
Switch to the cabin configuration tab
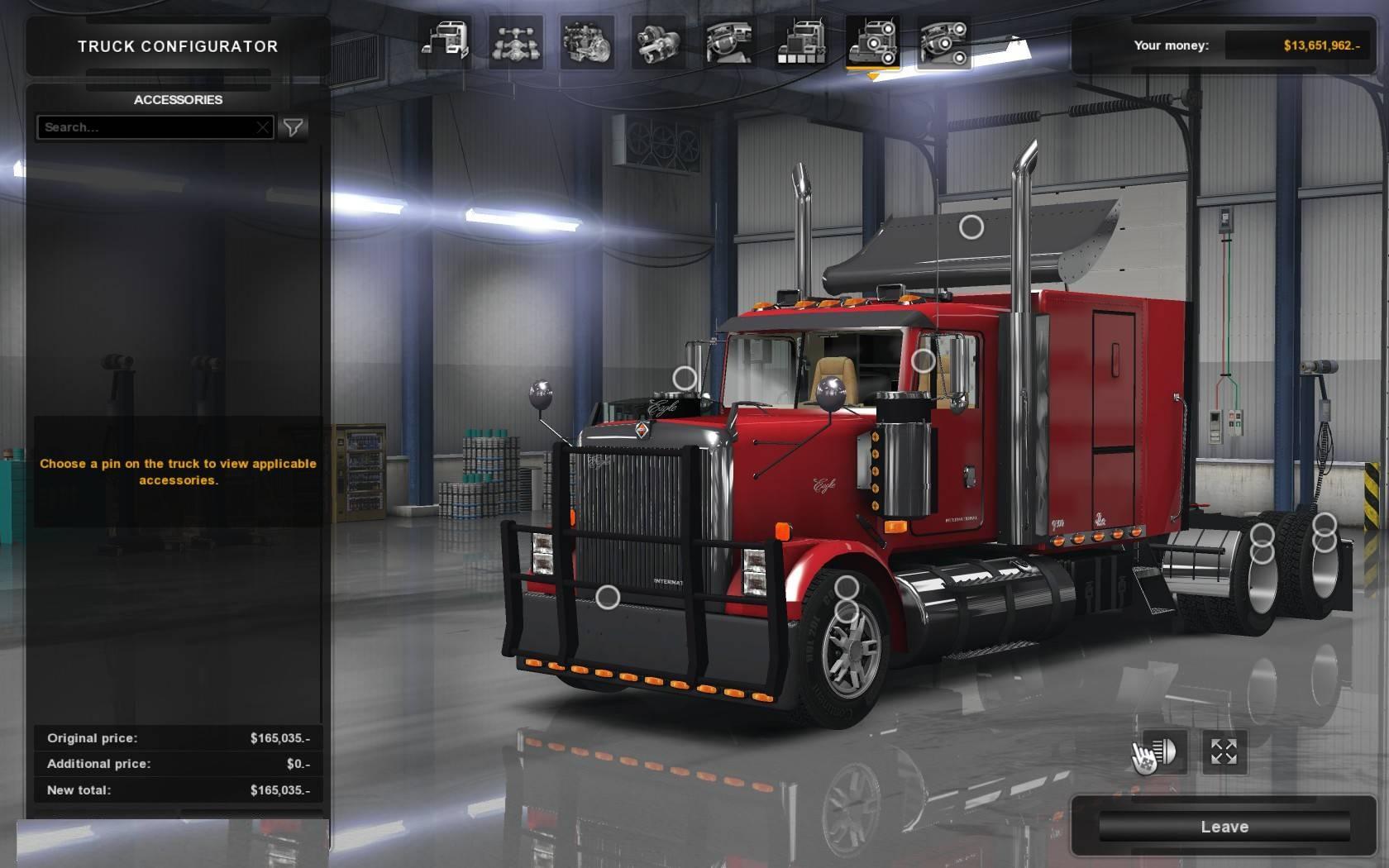(444, 42)
